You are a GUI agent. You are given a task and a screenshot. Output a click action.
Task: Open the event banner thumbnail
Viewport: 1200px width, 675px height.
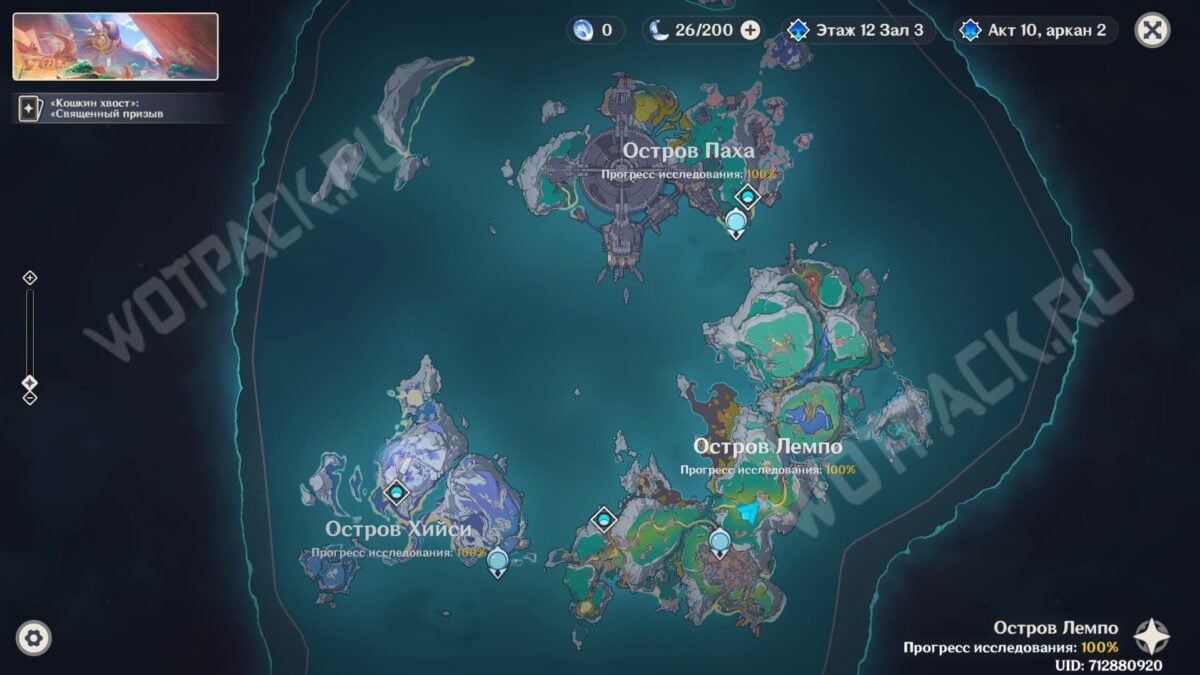(x=115, y=46)
